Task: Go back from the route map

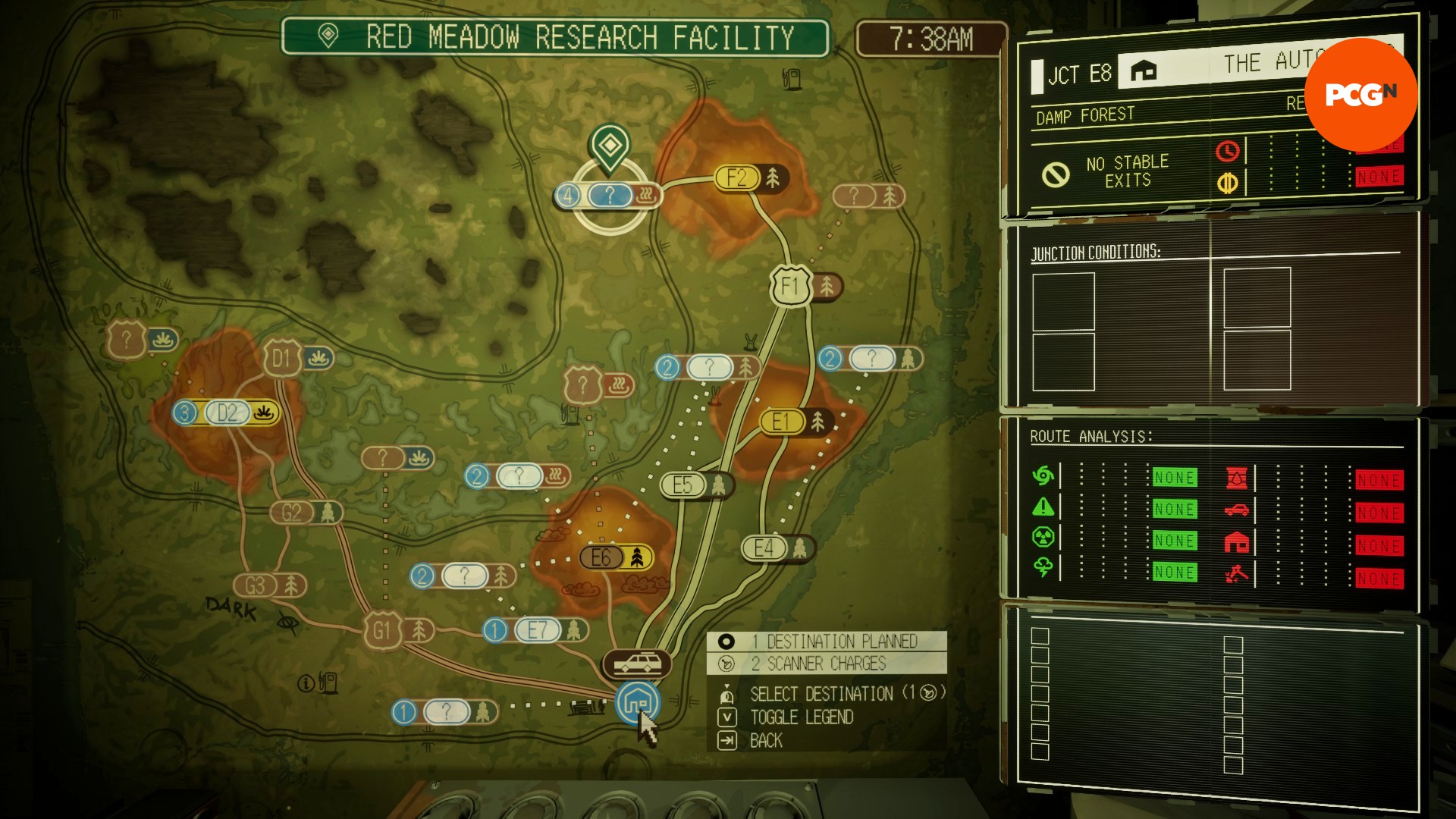Action: point(765,741)
